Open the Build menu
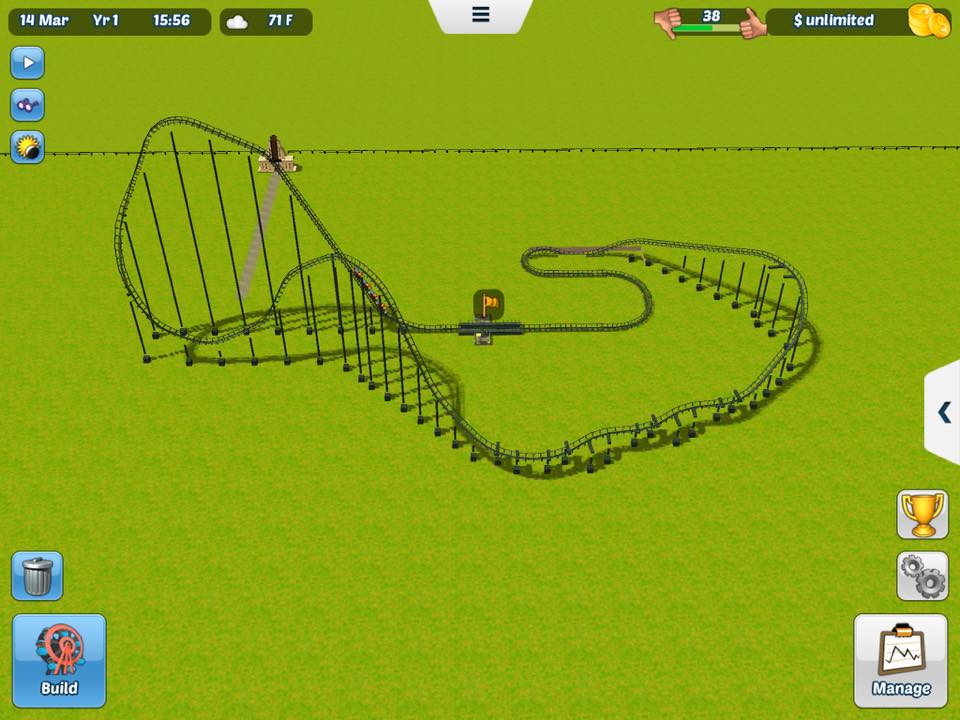This screenshot has width=960, height=720. click(x=59, y=661)
